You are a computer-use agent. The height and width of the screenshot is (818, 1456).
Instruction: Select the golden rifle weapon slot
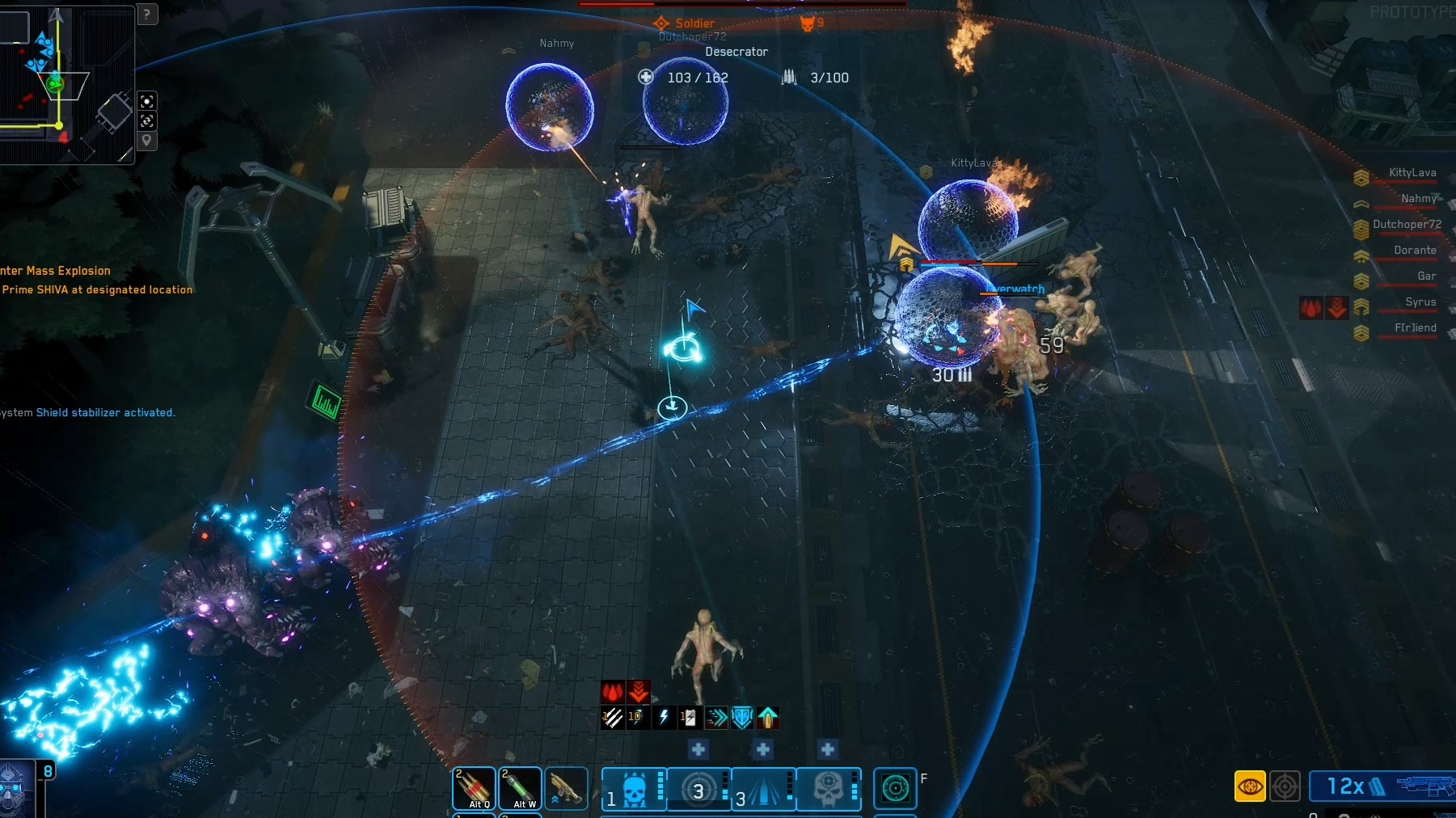tap(566, 788)
